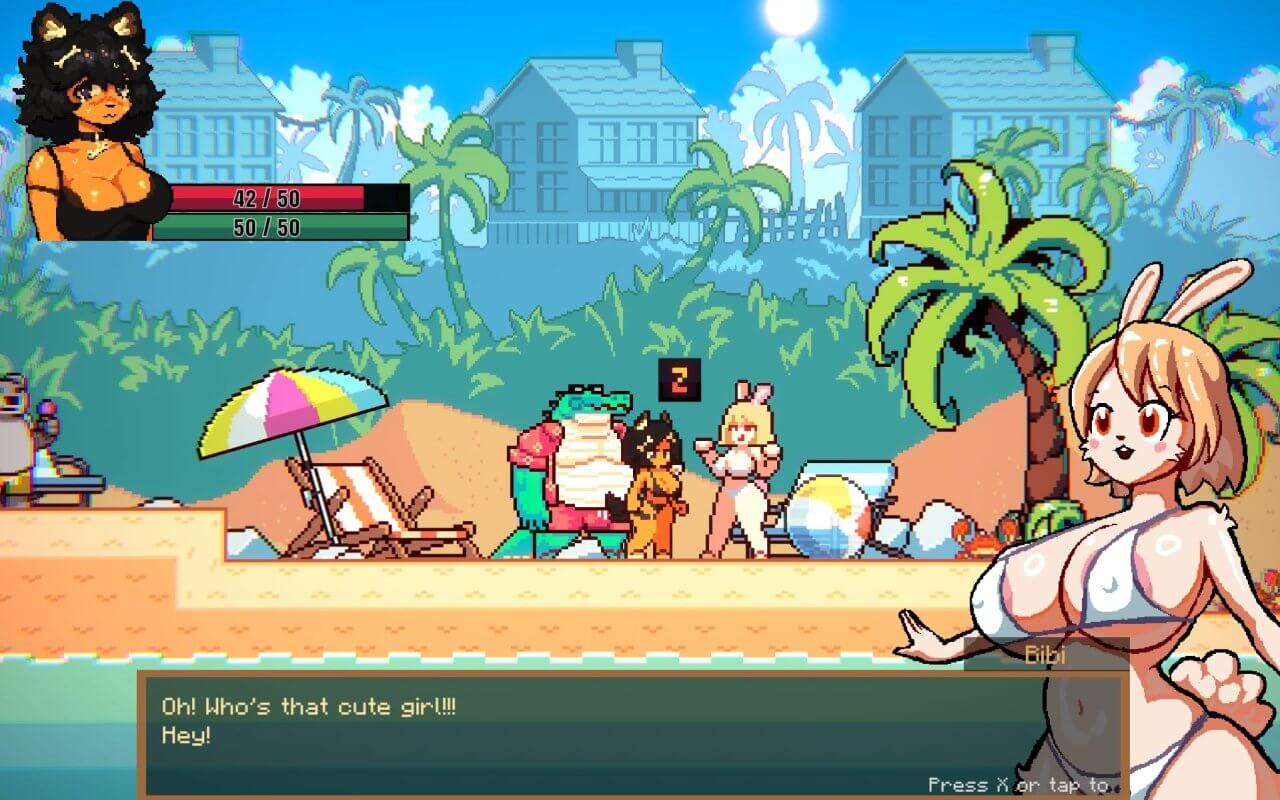Tap the Bibi dialogue box to continue
1280x800 pixels.
point(590,735)
